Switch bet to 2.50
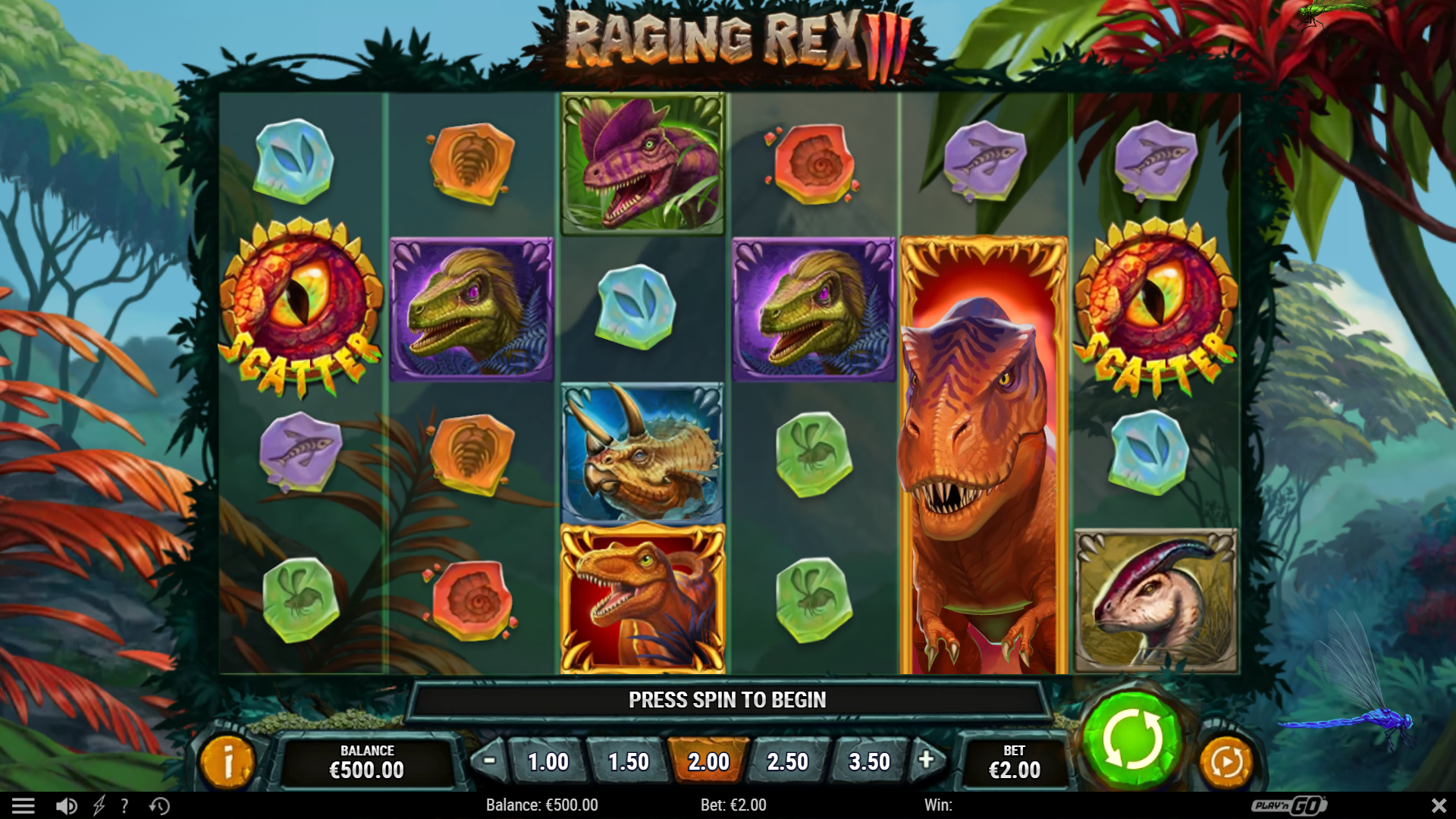Image resolution: width=1456 pixels, height=819 pixels. point(789,761)
